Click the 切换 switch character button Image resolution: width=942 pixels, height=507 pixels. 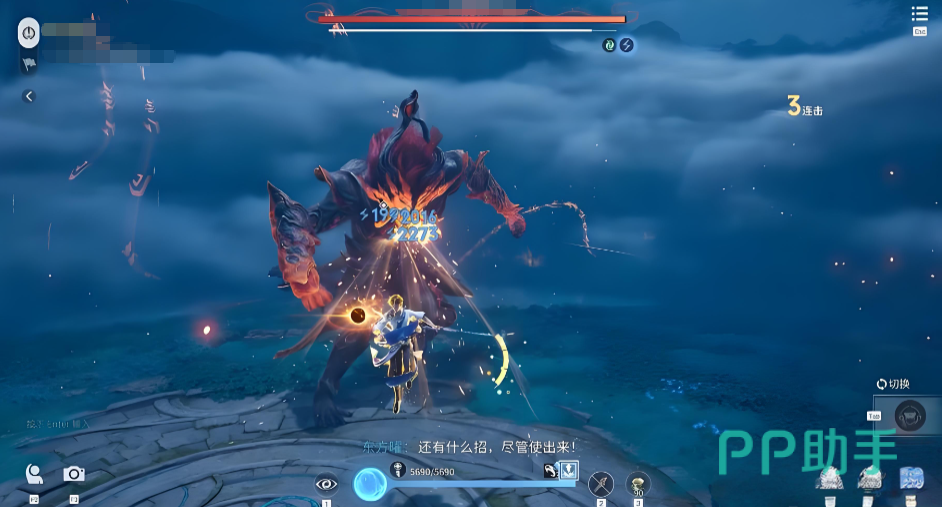(x=893, y=384)
